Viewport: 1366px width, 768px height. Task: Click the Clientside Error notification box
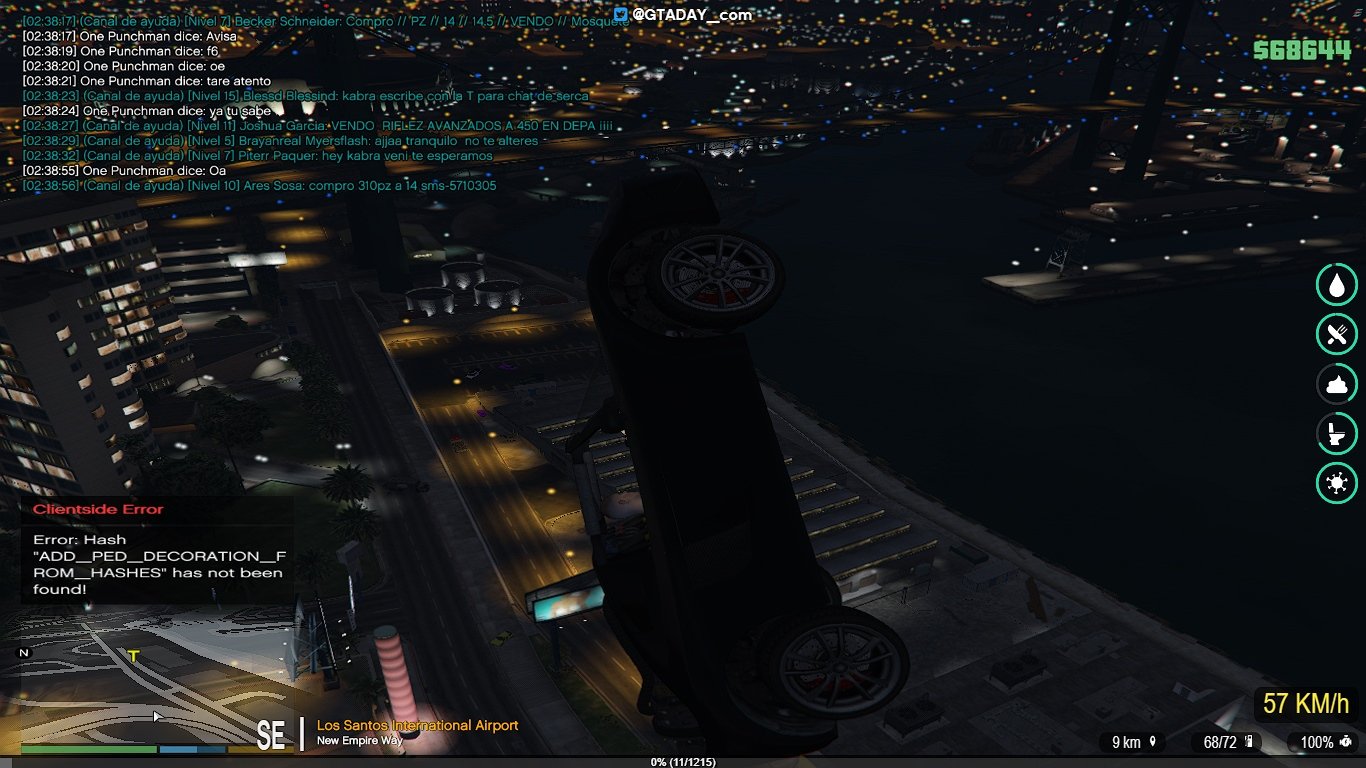point(157,550)
